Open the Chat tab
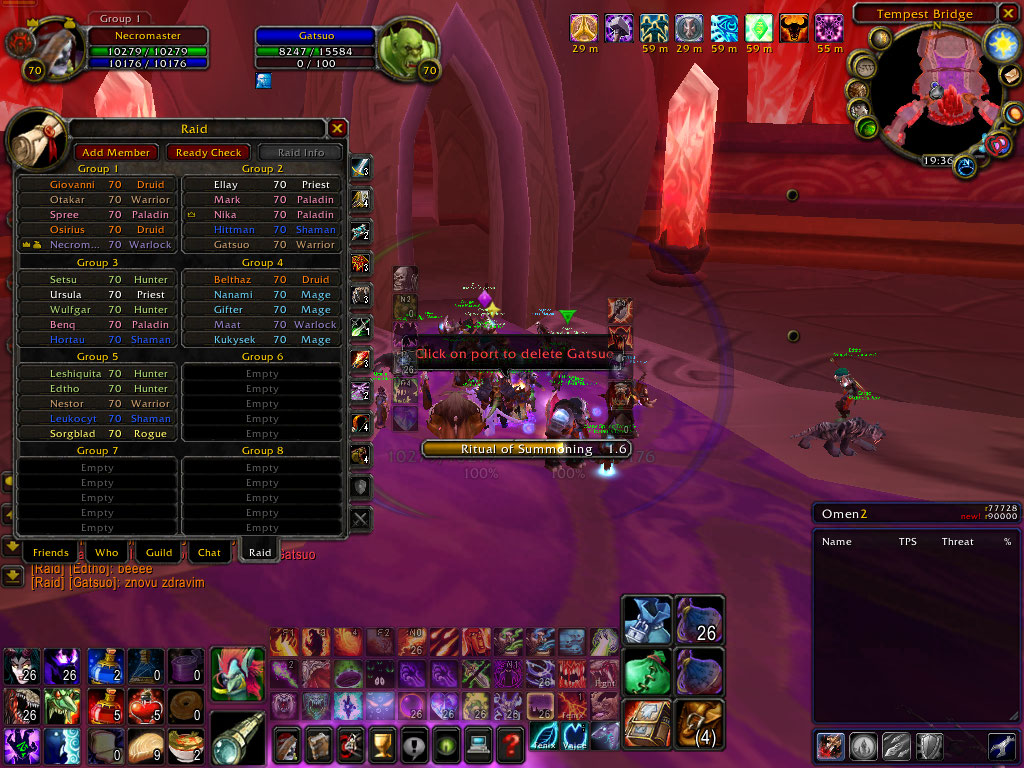The width and height of the screenshot is (1024, 768). [209, 552]
